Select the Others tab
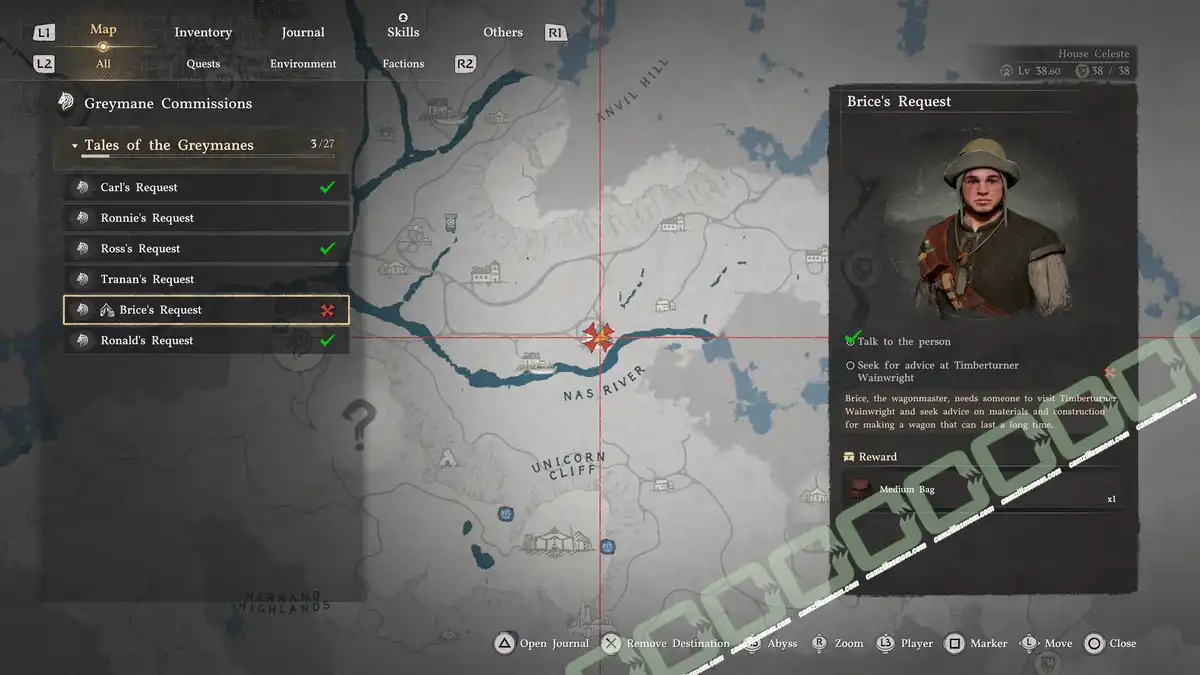Viewport: 1200px width, 675px height. click(x=503, y=32)
